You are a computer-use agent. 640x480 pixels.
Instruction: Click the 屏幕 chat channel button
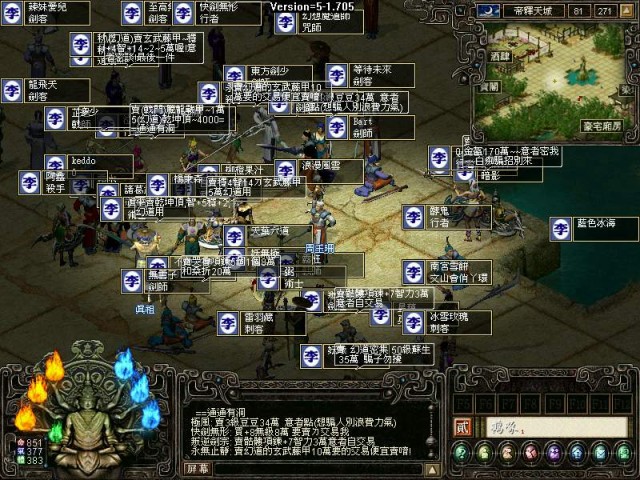coord(198,468)
